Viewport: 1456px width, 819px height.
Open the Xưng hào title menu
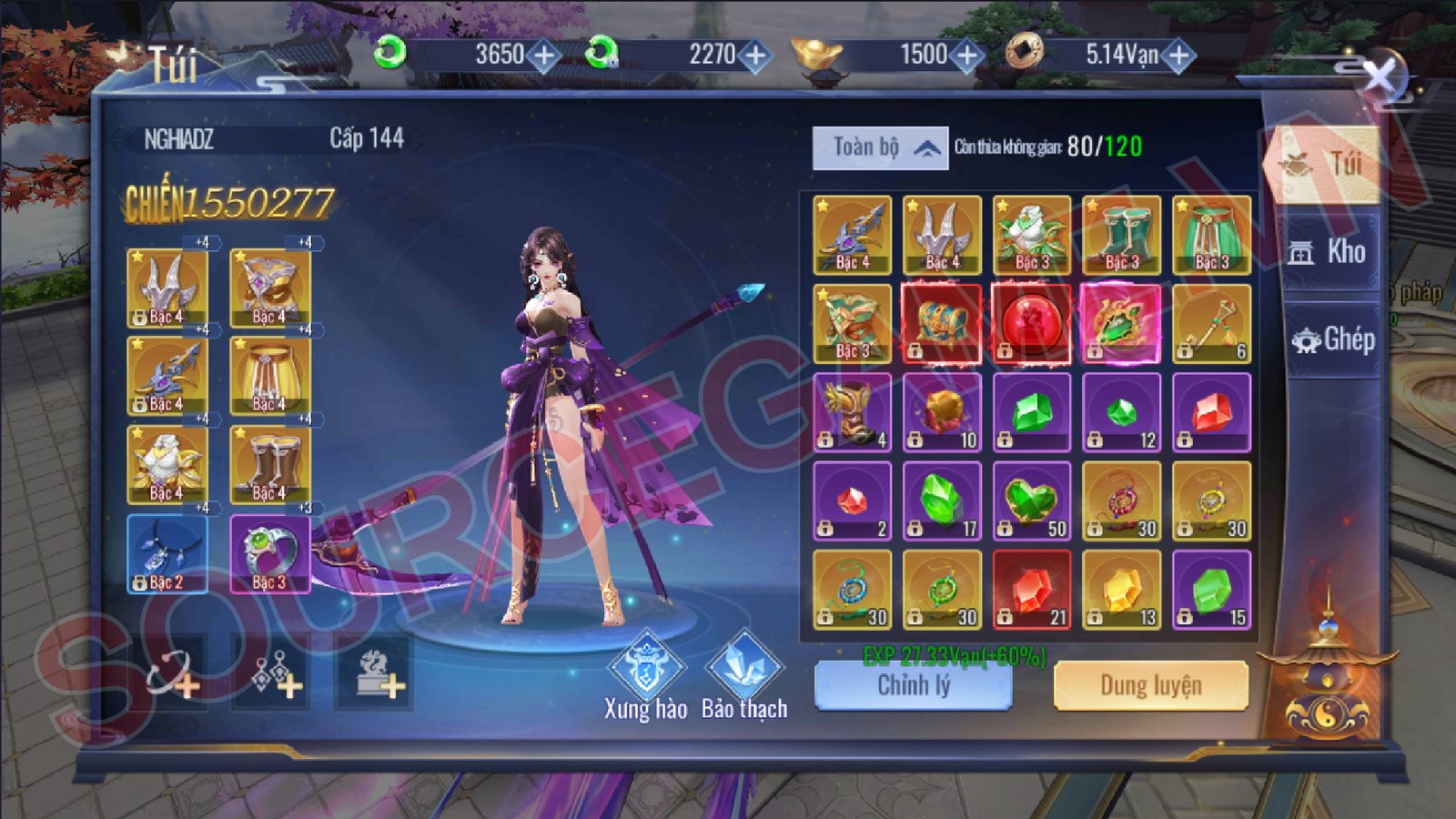coord(645,675)
